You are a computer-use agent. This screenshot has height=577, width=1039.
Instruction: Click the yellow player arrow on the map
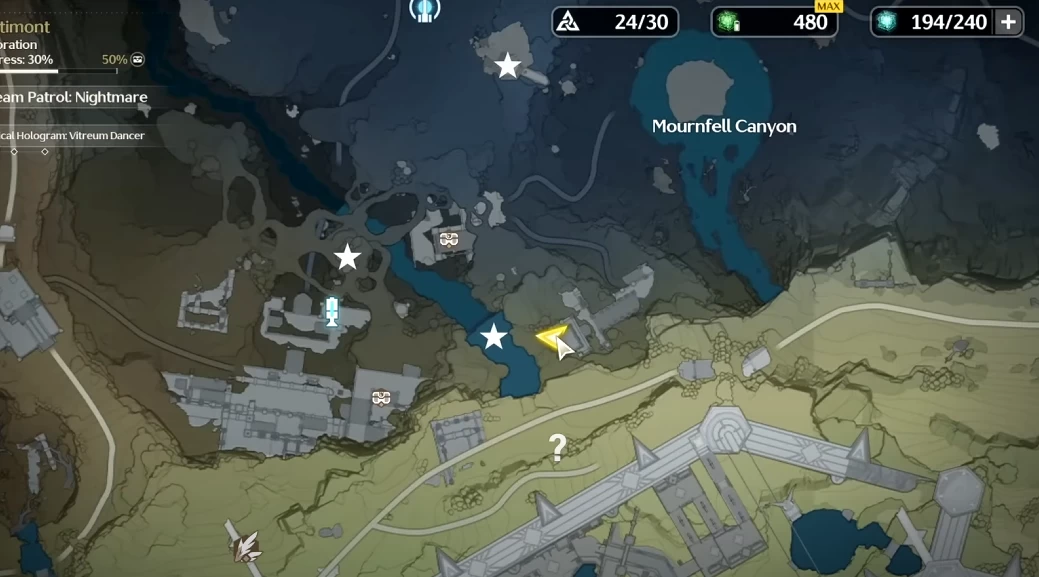(x=551, y=338)
